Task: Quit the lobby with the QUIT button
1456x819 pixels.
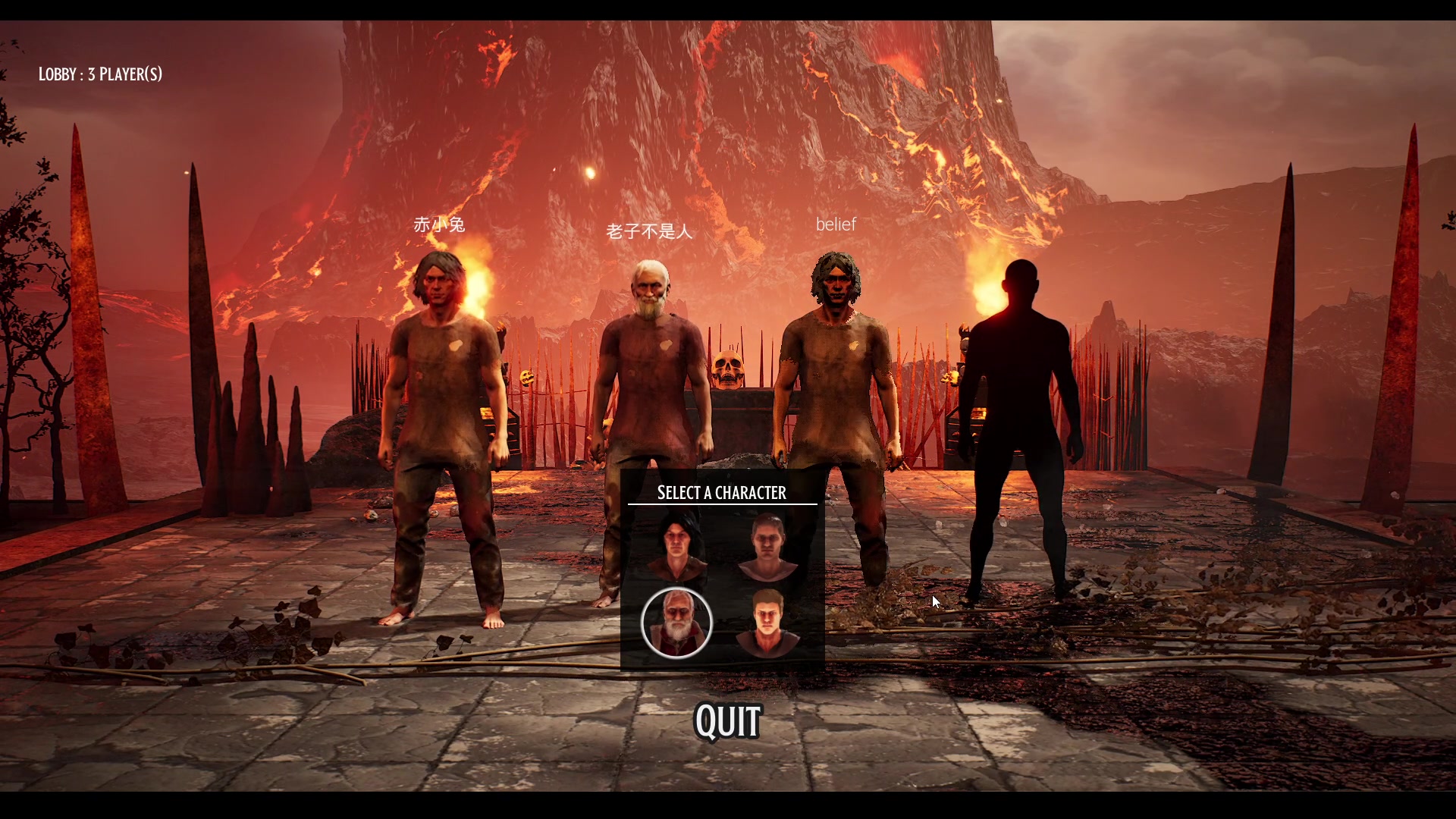Action: pos(728,721)
